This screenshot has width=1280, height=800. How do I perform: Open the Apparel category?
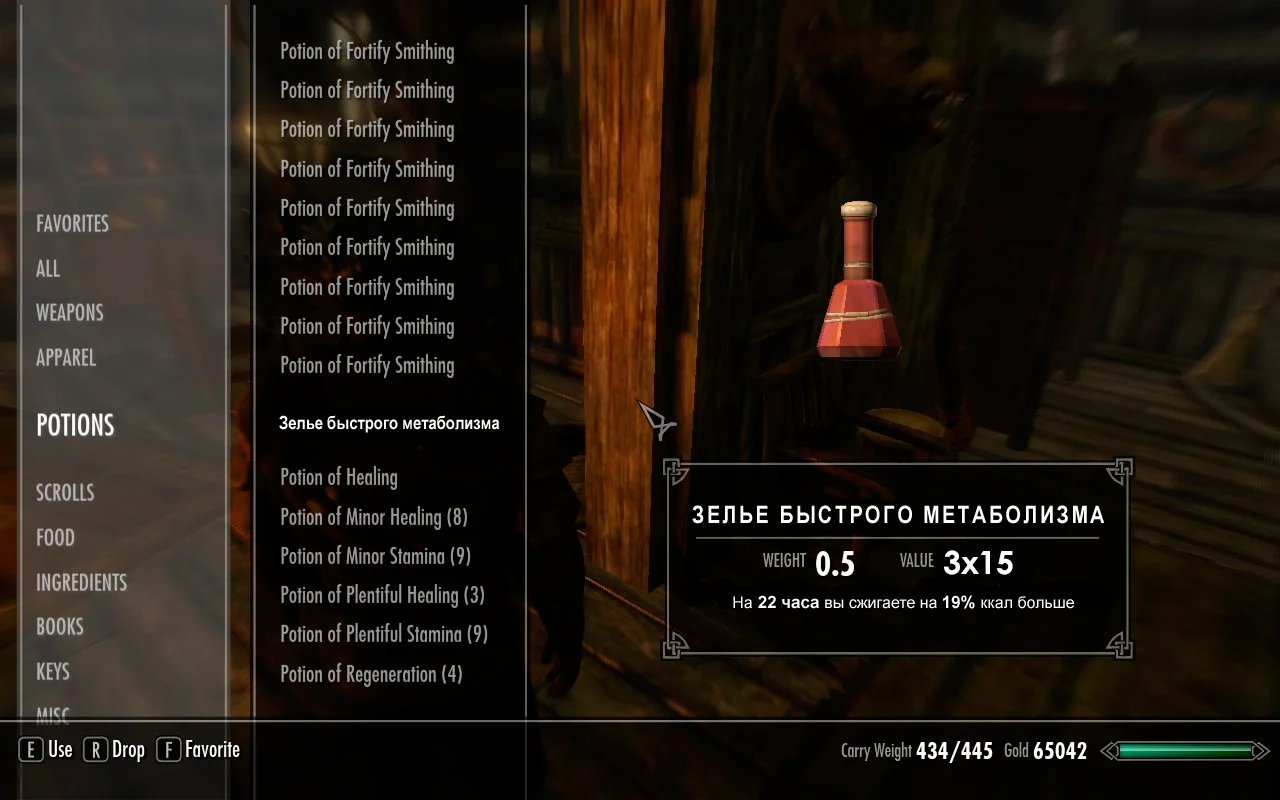pos(66,358)
